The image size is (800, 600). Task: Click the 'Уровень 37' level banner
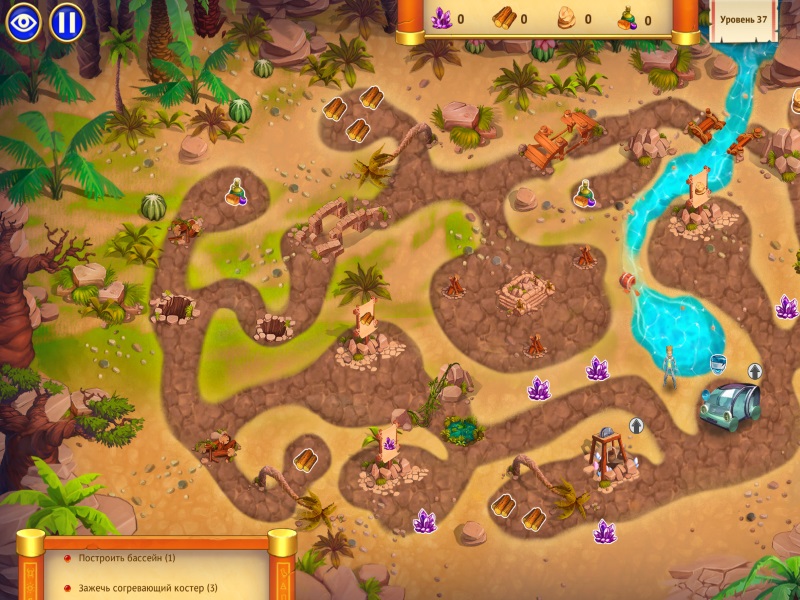(743, 20)
